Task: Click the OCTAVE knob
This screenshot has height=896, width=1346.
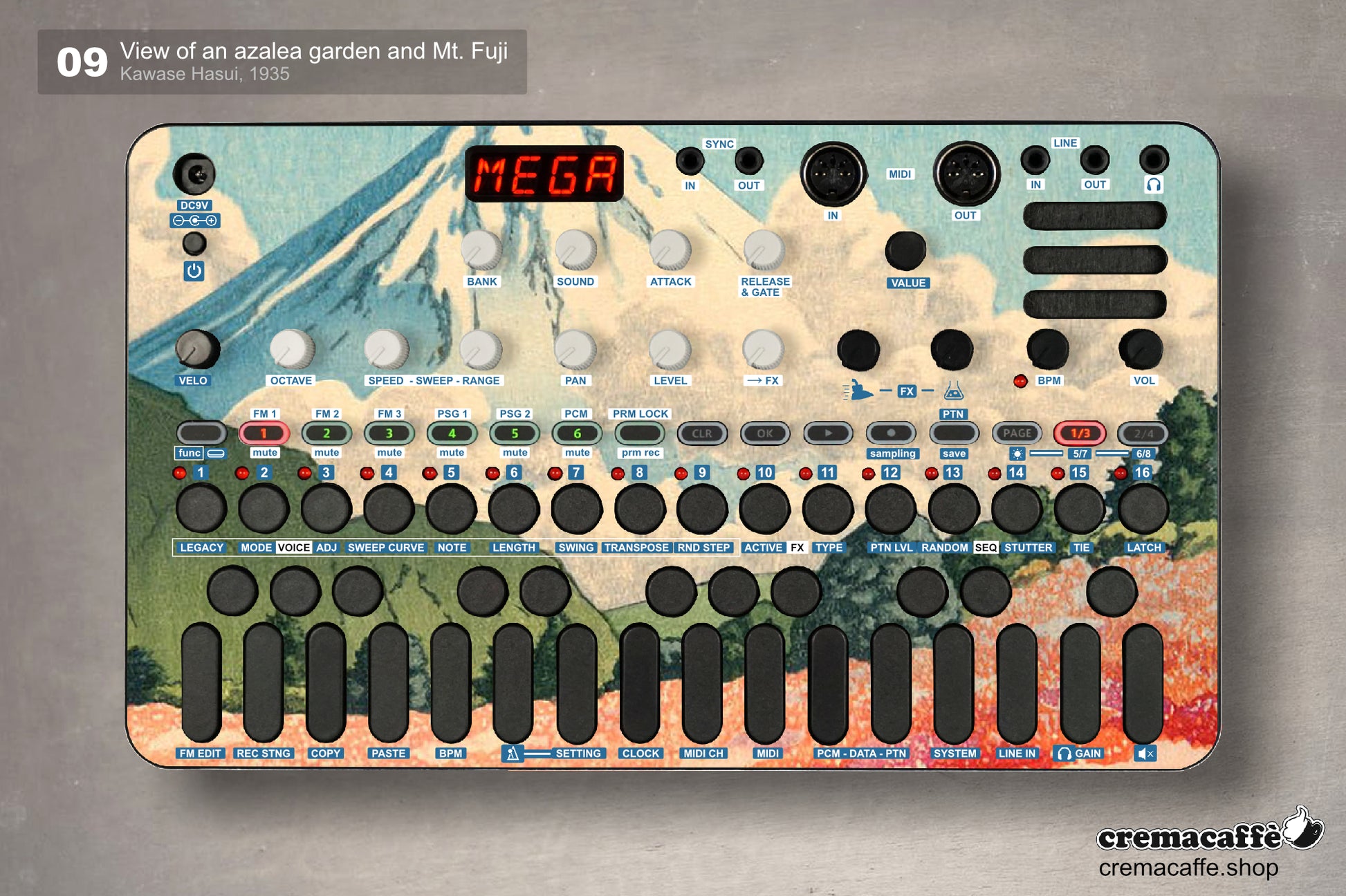Action: pos(291,349)
